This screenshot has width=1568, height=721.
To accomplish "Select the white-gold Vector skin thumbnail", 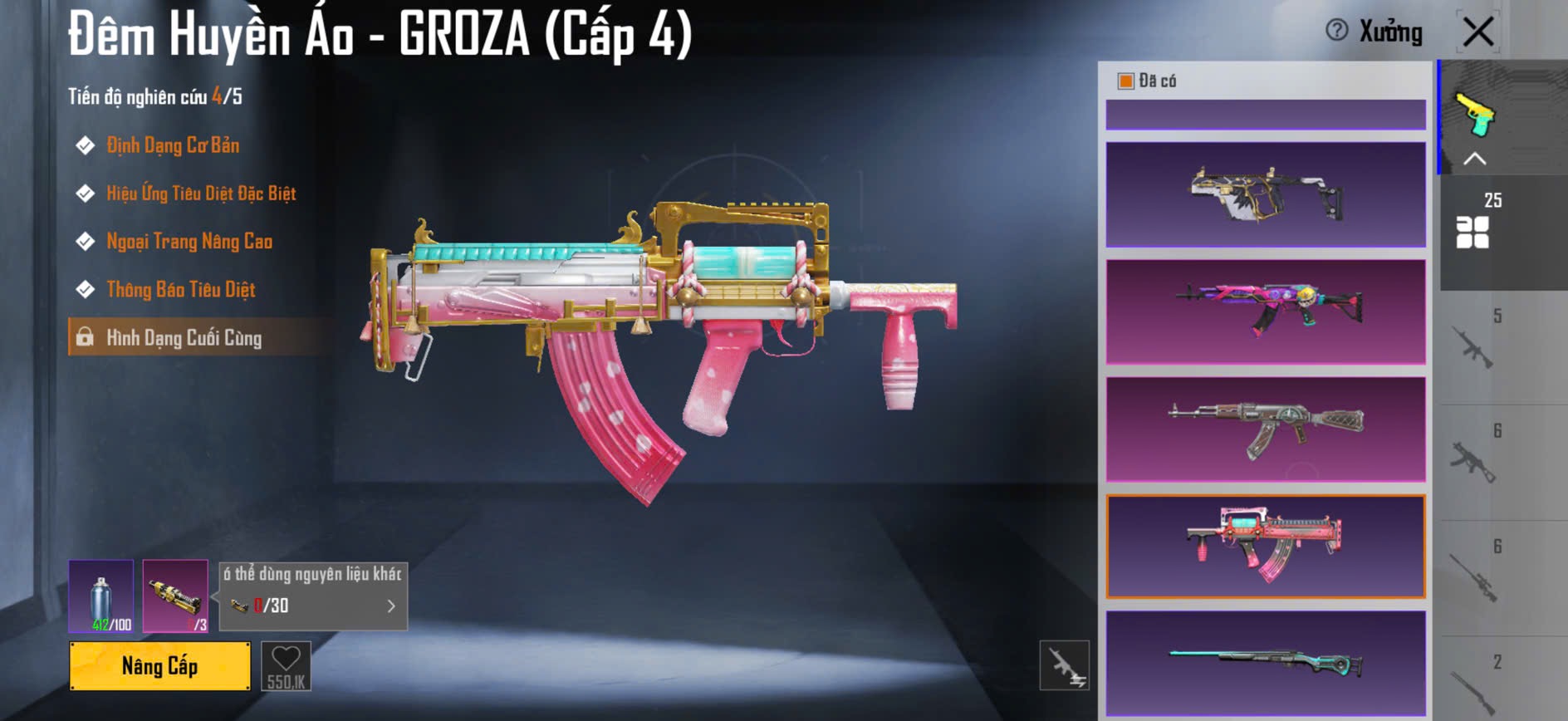I will [1266, 194].
